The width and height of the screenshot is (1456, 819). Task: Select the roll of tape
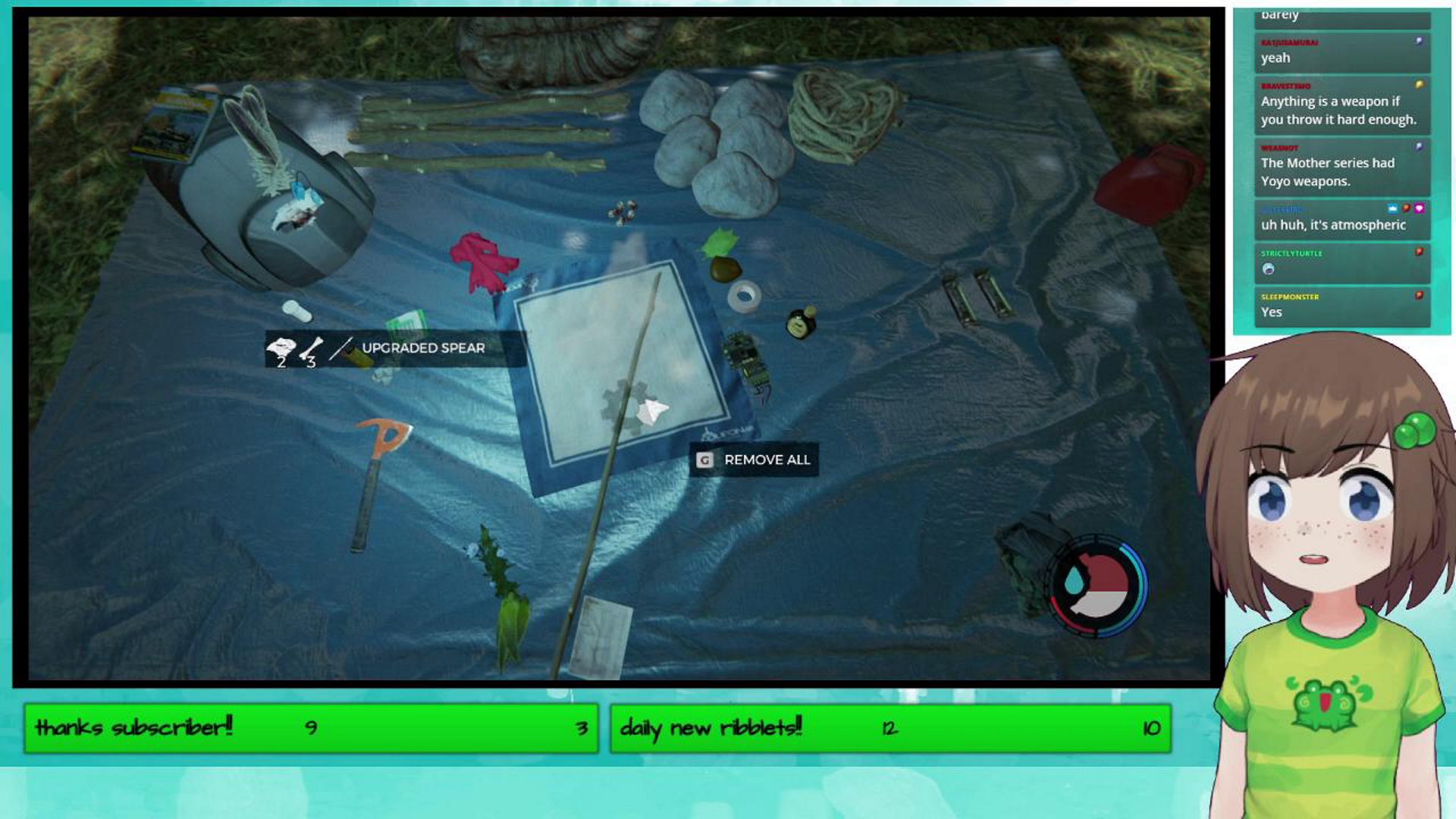(x=744, y=296)
